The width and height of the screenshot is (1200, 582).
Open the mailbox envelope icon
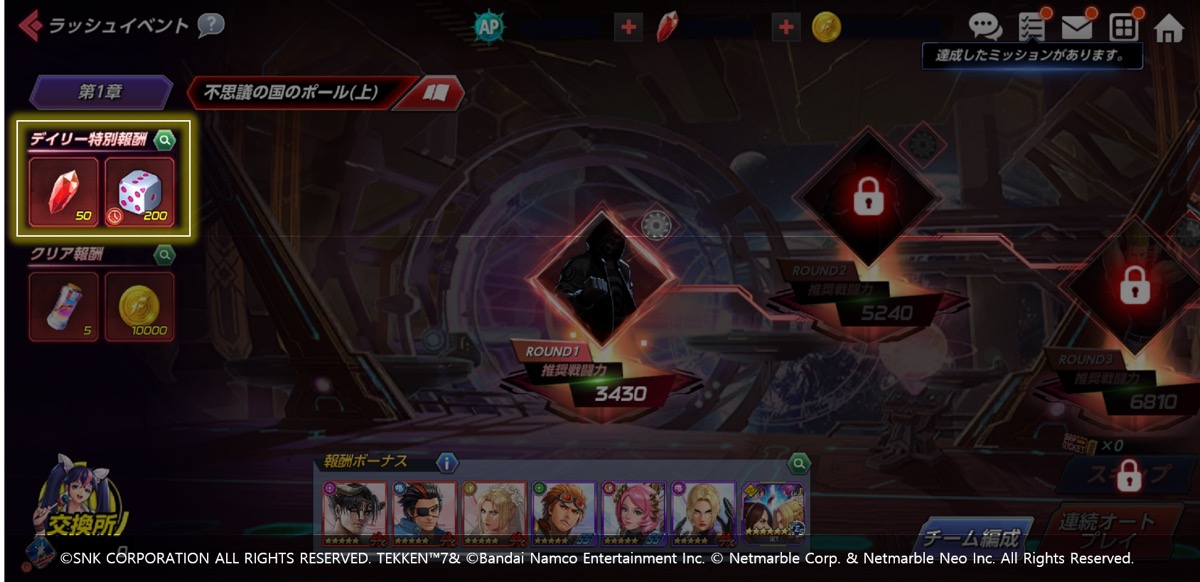(1077, 27)
